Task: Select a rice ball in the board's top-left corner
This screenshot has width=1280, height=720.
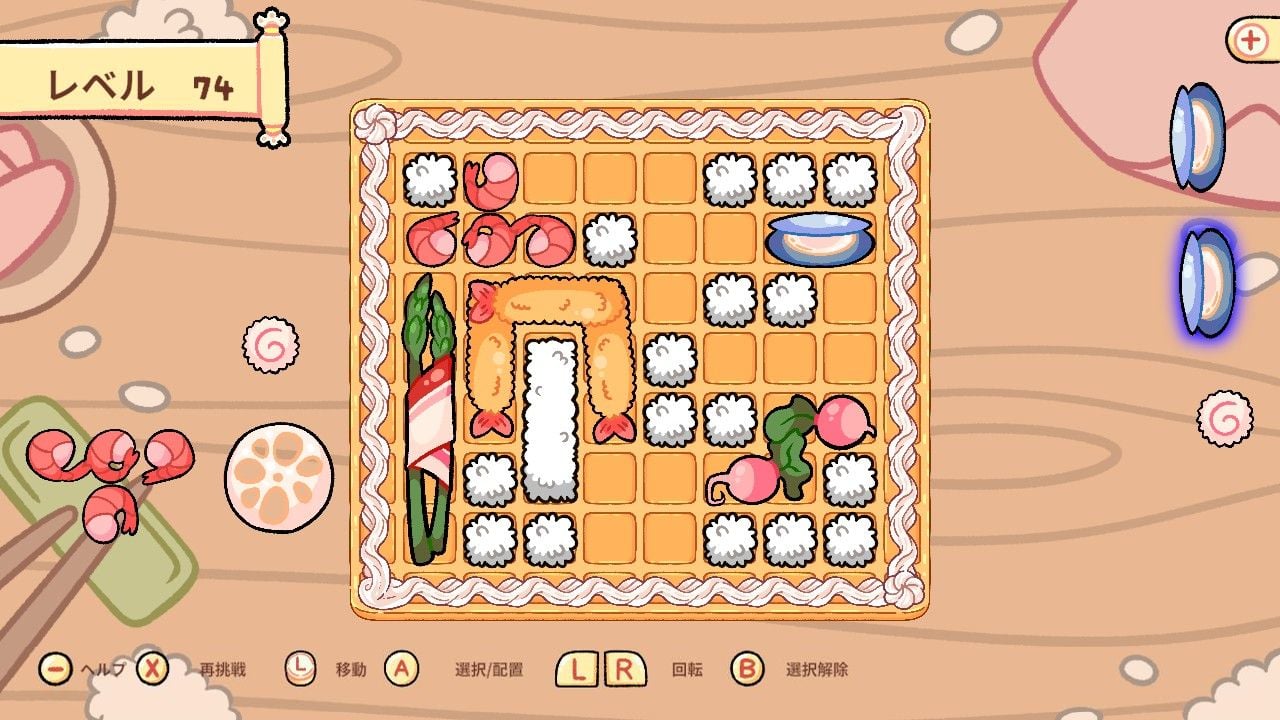Action: pos(428,178)
